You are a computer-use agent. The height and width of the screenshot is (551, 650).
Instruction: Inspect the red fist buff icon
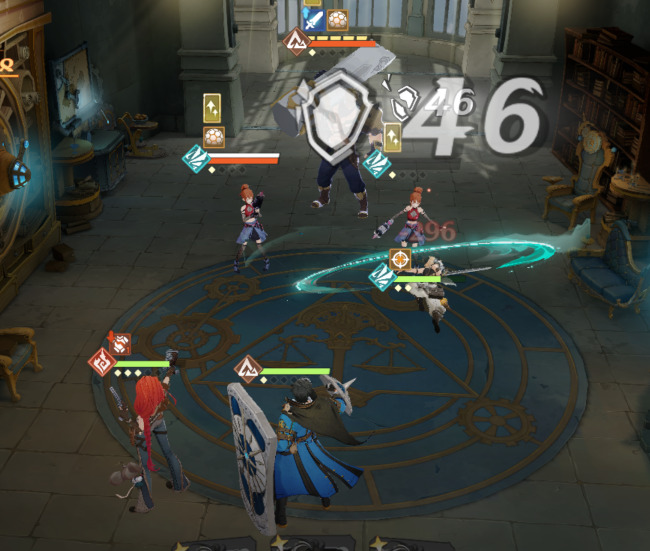tap(120, 344)
